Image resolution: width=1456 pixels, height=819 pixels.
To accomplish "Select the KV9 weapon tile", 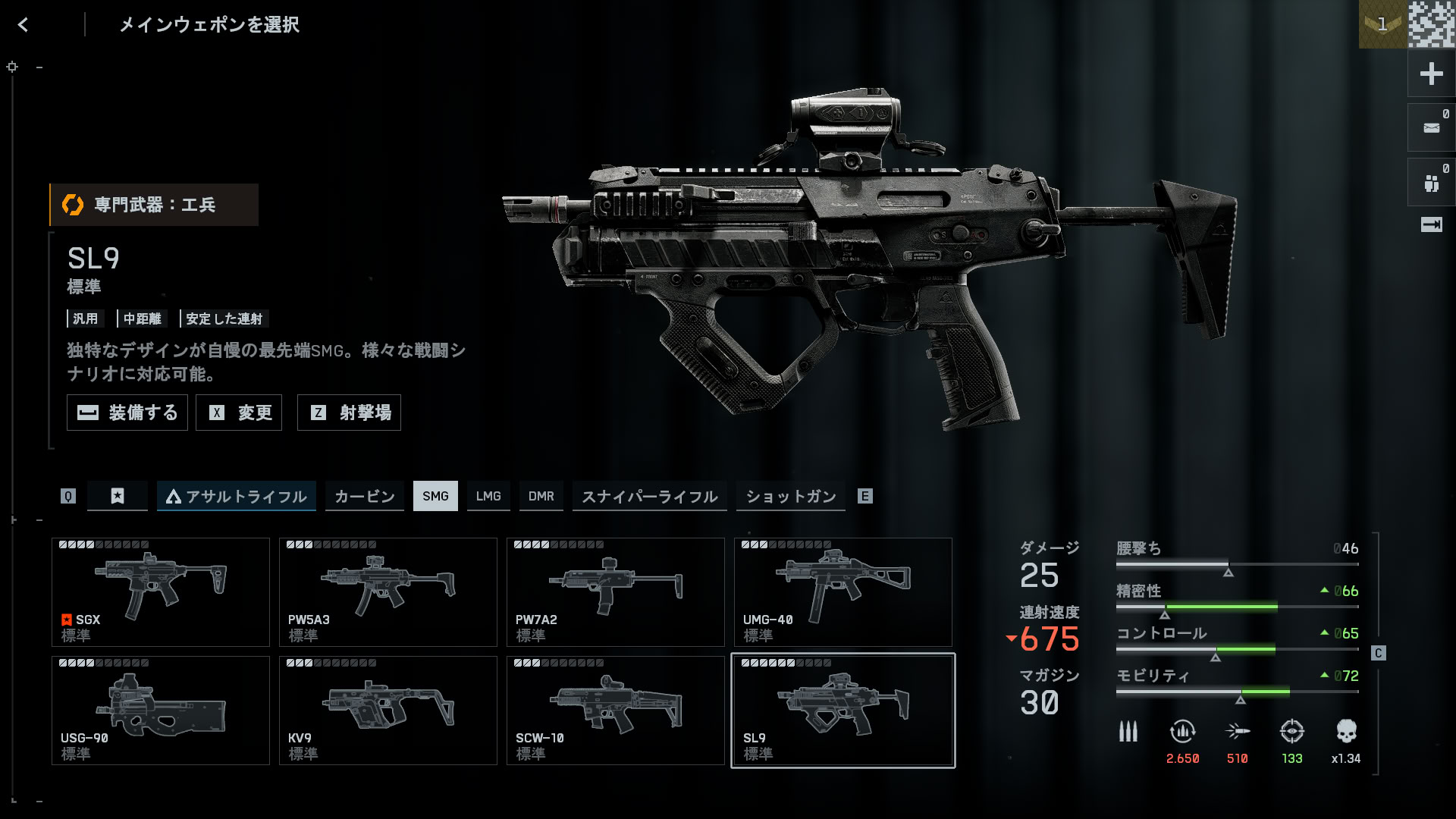I will [x=388, y=711].
